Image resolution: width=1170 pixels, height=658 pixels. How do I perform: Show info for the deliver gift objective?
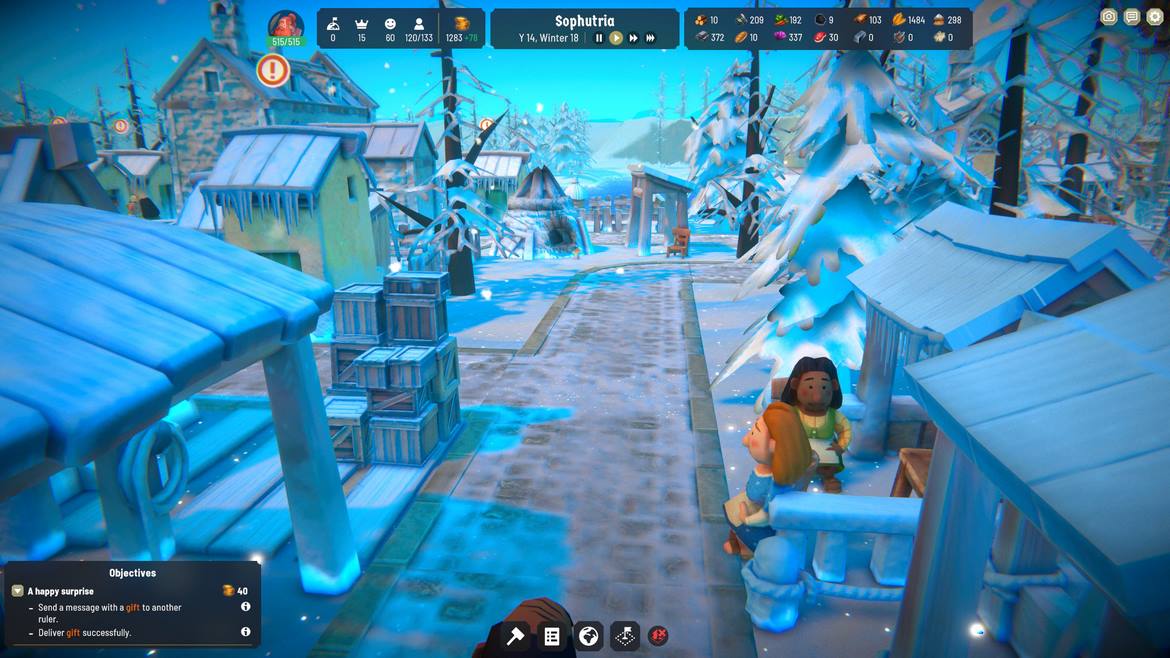(245, 632)
